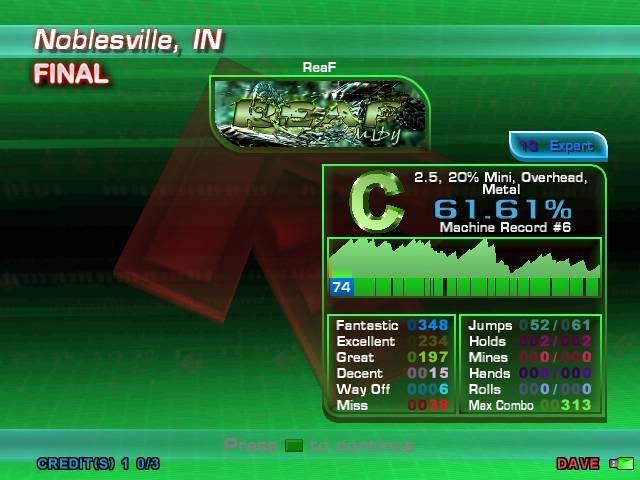Viewport: 640px width, 480px height.
Task: Click the Expert difficulty badge
Action: click(x=558, y=146)
